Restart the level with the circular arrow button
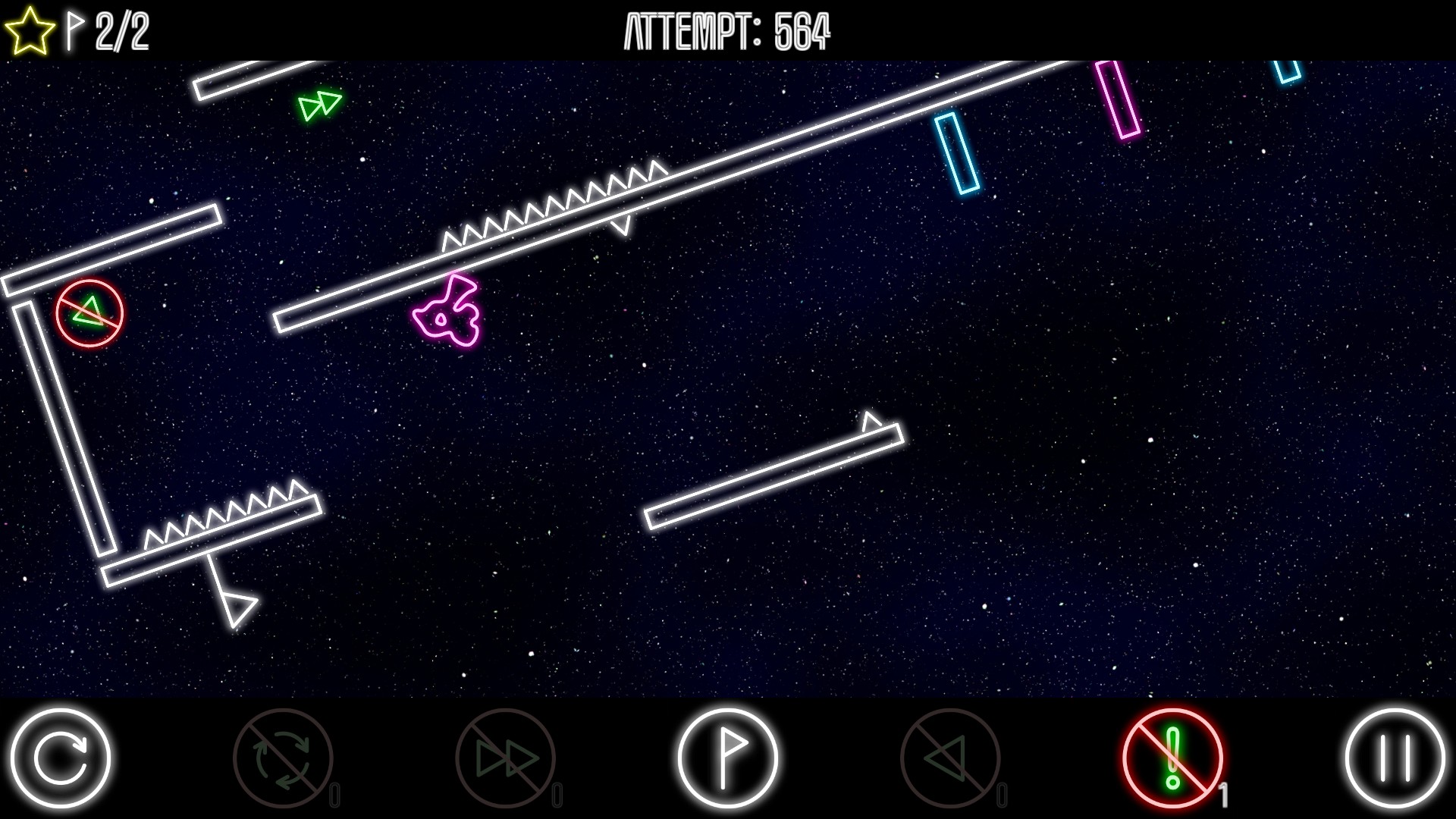This screenshot has width=1456, height=819. 61,758
